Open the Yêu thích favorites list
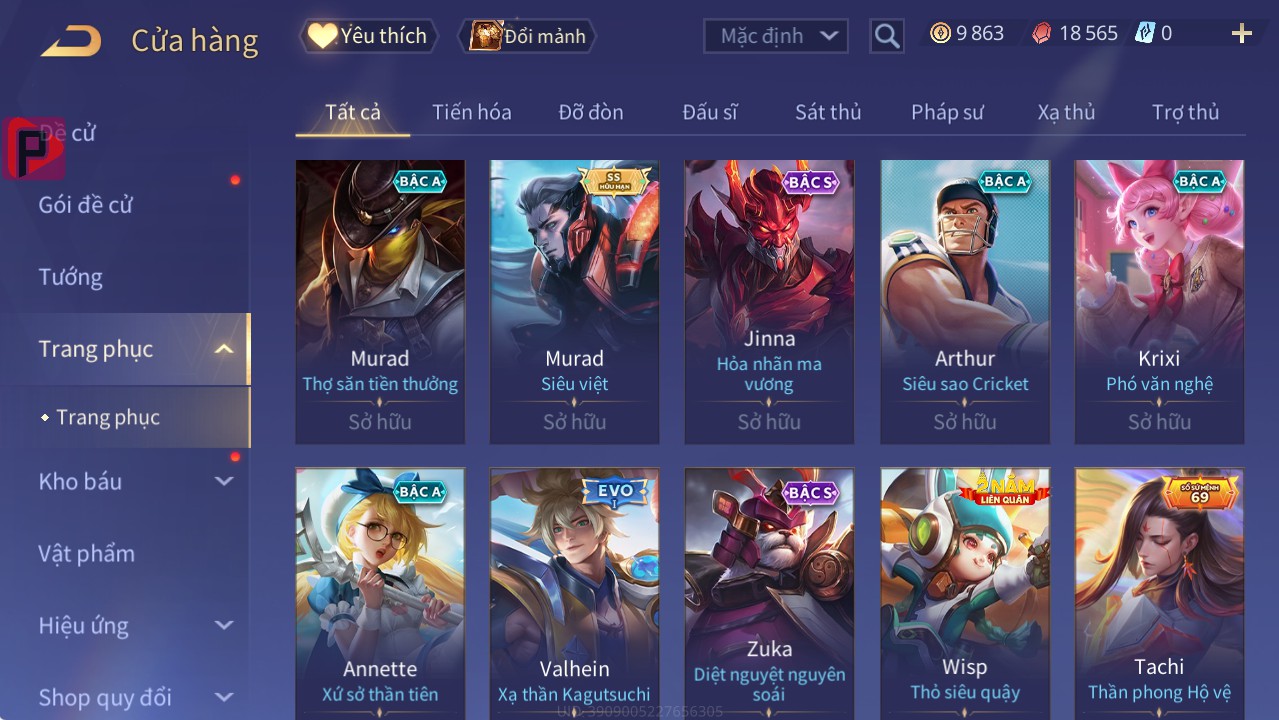 tap(369, 36)
